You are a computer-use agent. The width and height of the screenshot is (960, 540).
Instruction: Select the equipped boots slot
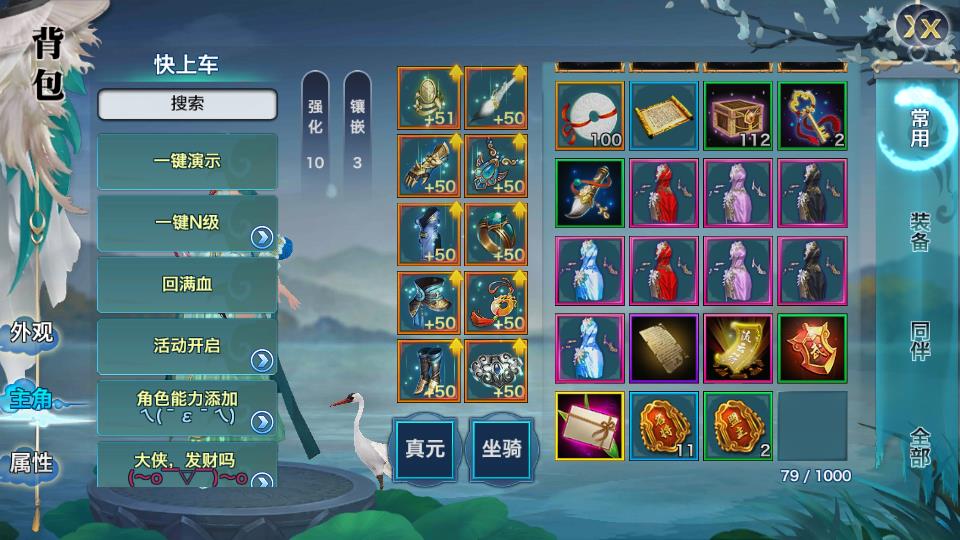428,370
